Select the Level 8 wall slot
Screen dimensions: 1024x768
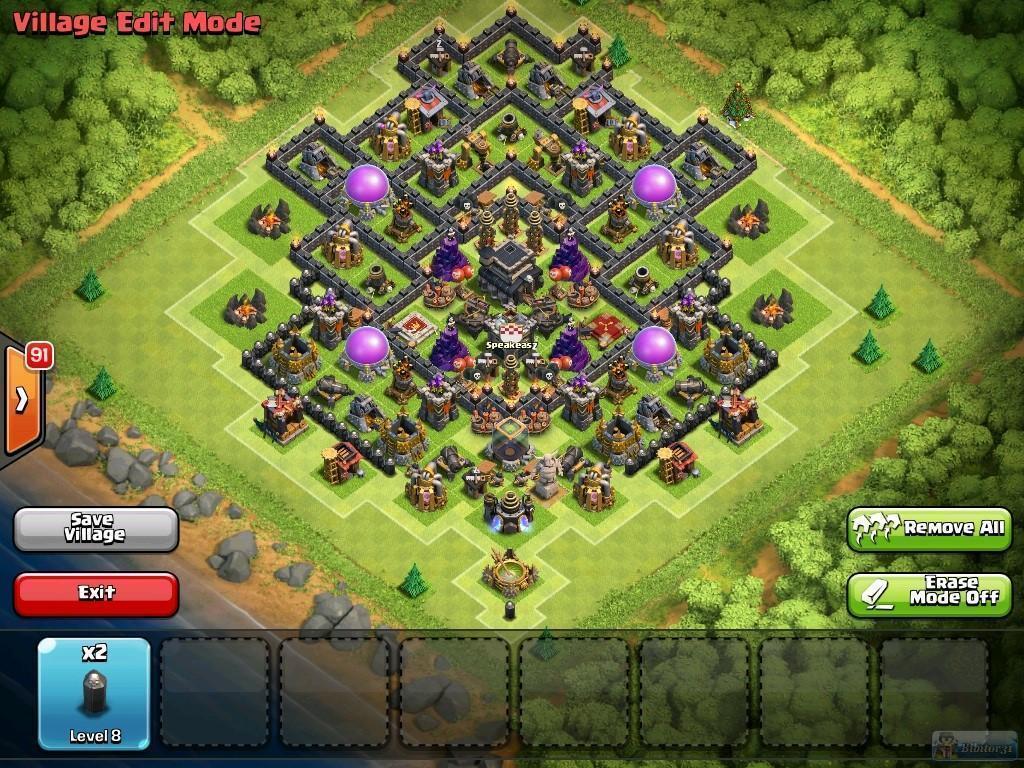click(94, 693)
